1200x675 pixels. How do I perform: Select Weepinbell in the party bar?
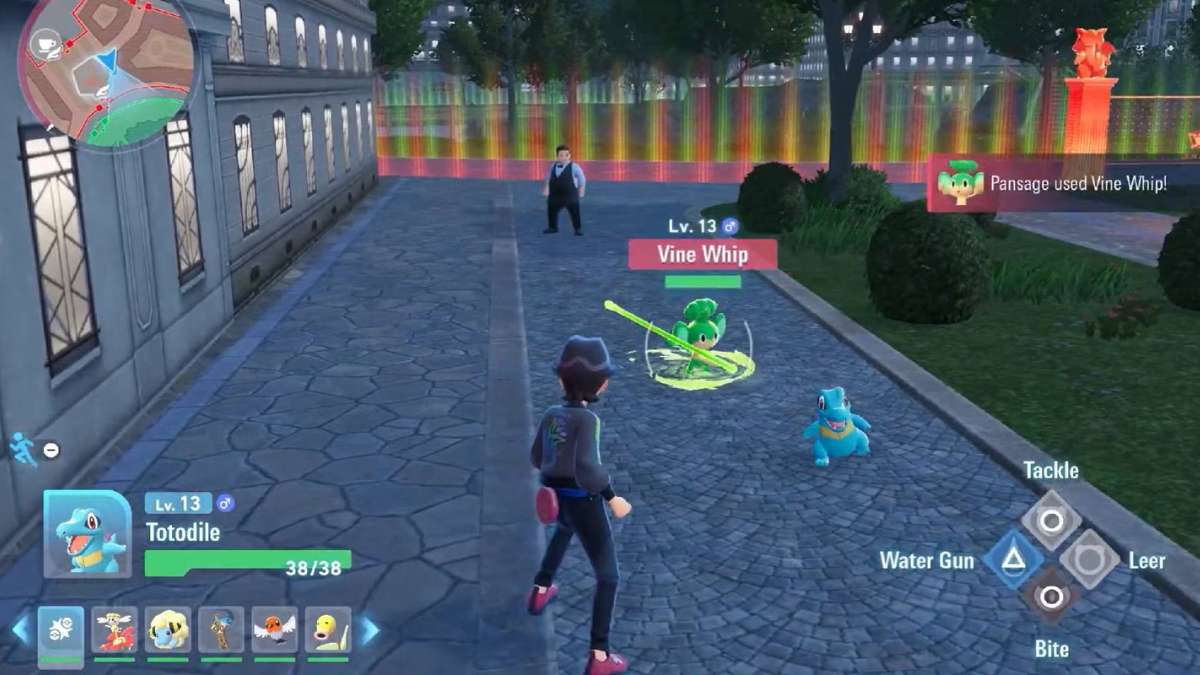[x=328, y=631]
